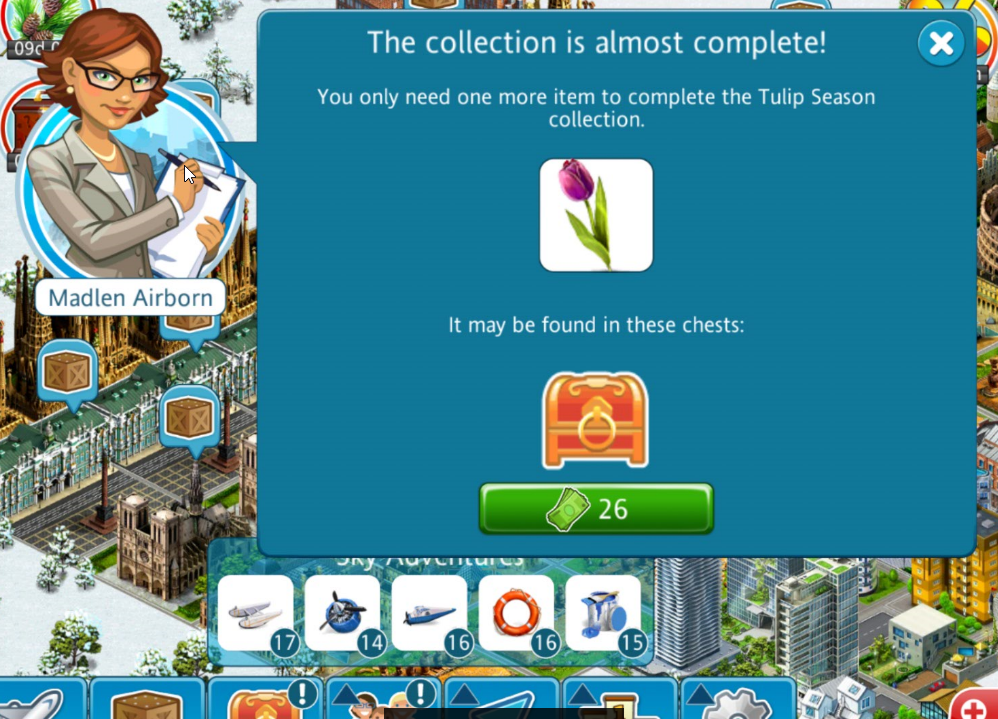Select the purple tulip collection item
This screenshot has height=719, width=998.
coord(596,215)
